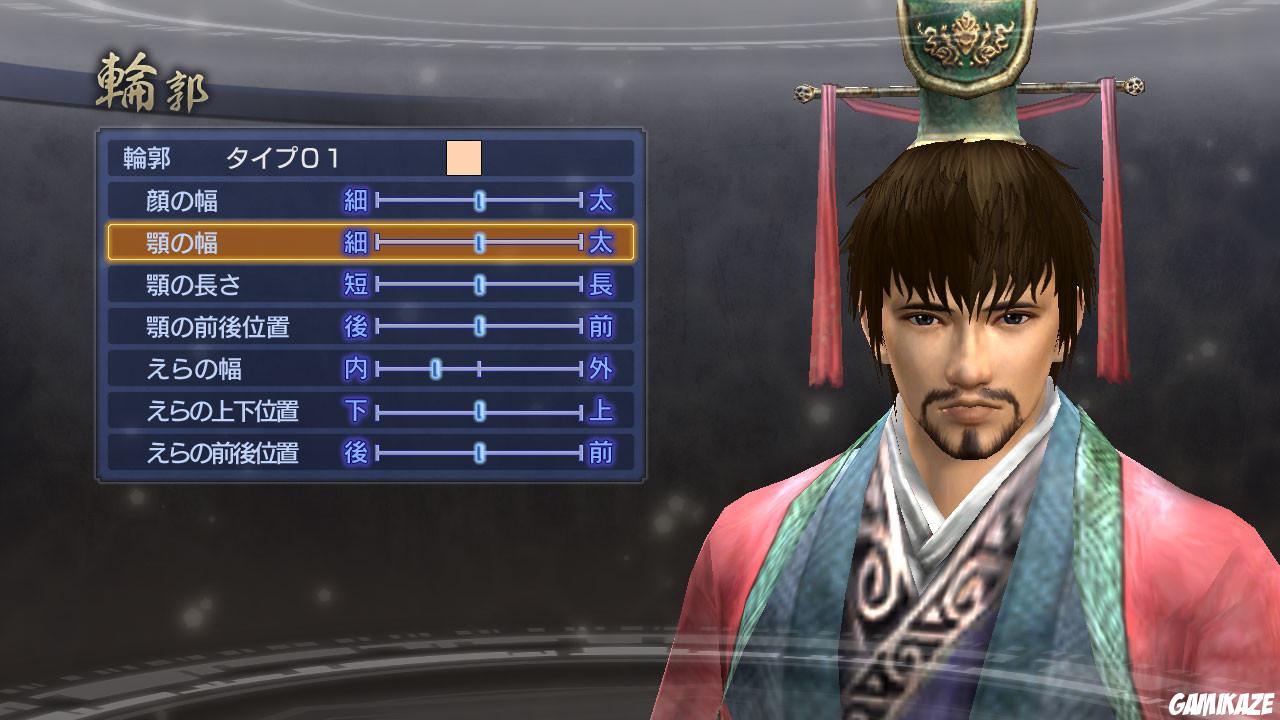Image resolution: width=1280 pixels, height=720 pixels.
Task: Adjust the えらの上下位置 slider handle
Action: click(481, 410)
